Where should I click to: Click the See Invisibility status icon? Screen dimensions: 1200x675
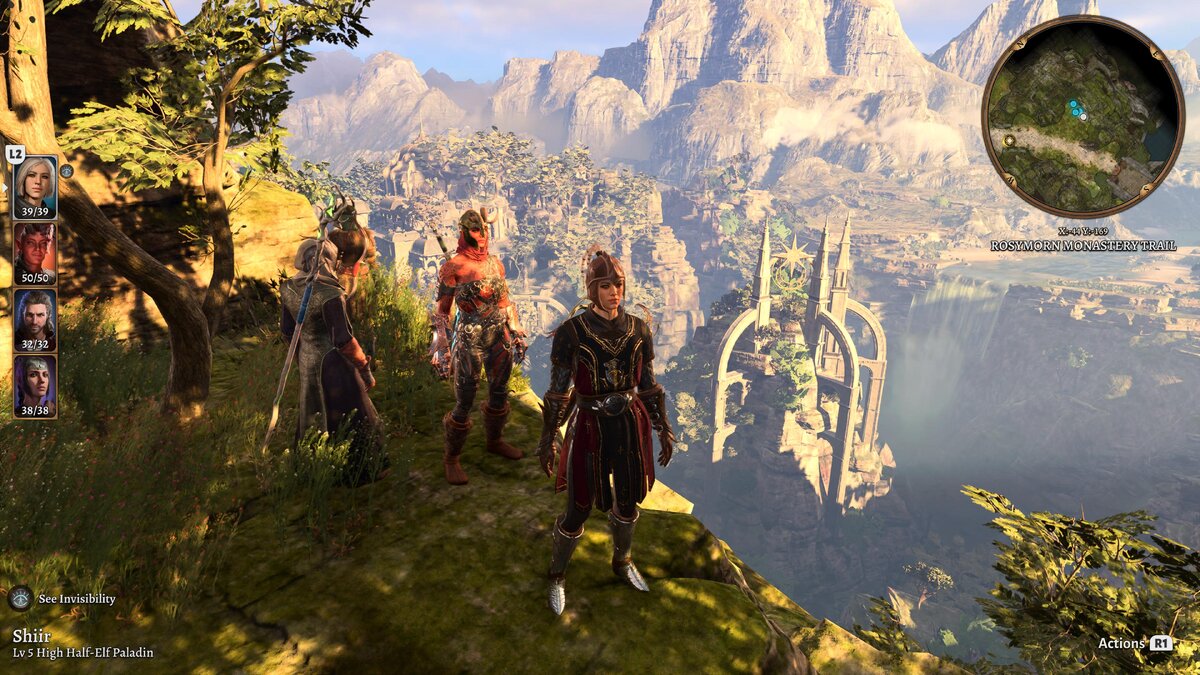(x=20, y=598)
